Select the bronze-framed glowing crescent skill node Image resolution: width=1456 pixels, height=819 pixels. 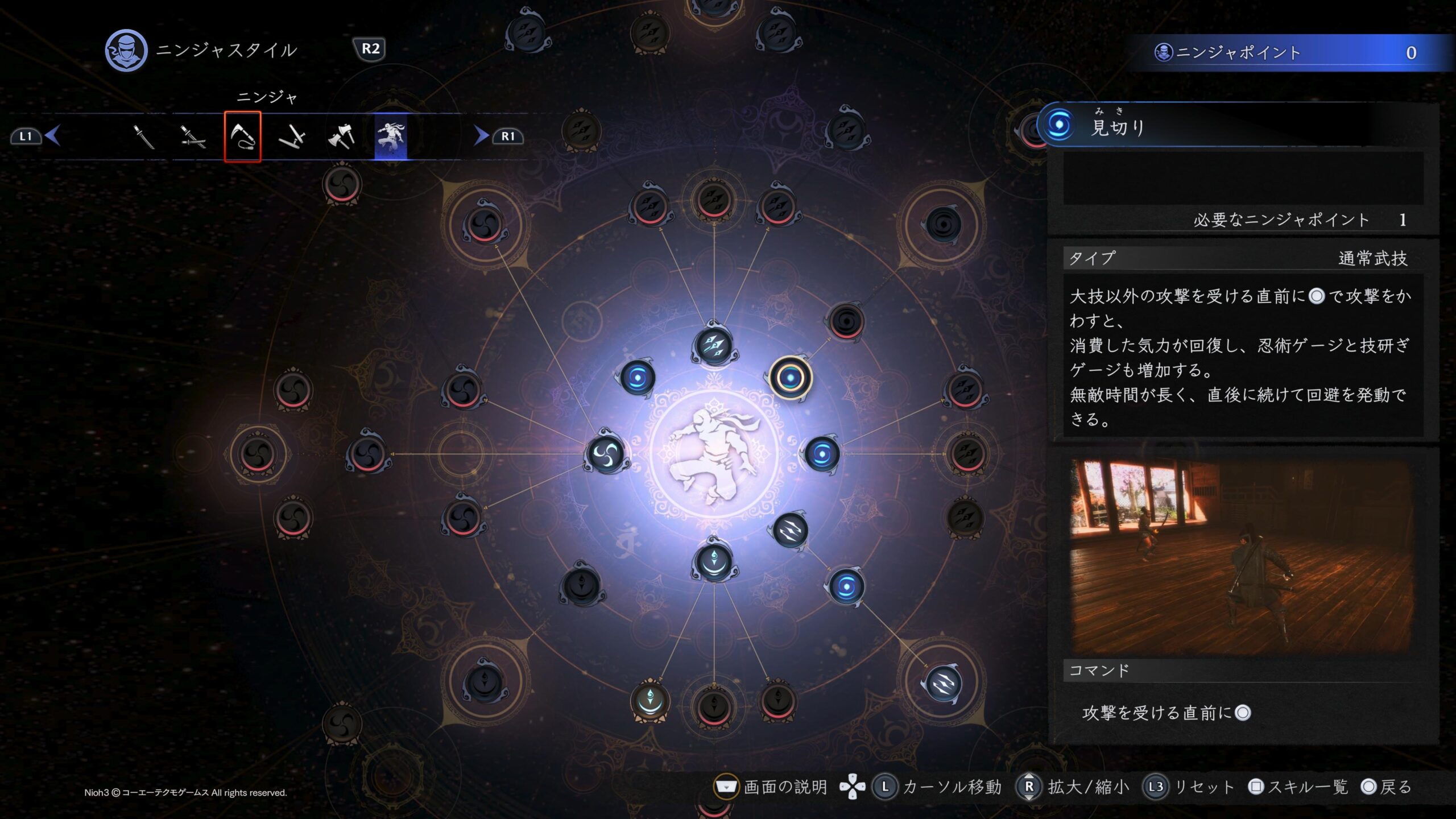[x=650, y=701]
